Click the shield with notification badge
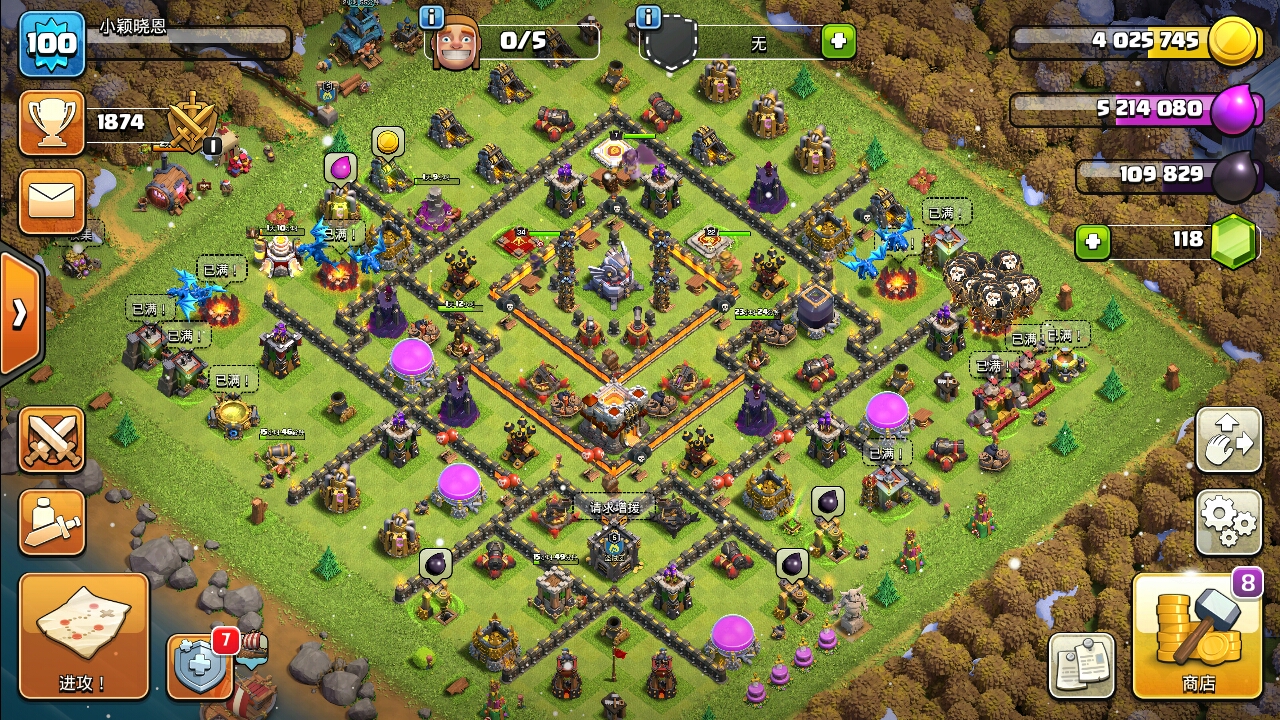Screen dimensions: 1280x720 tap(200, 667)
